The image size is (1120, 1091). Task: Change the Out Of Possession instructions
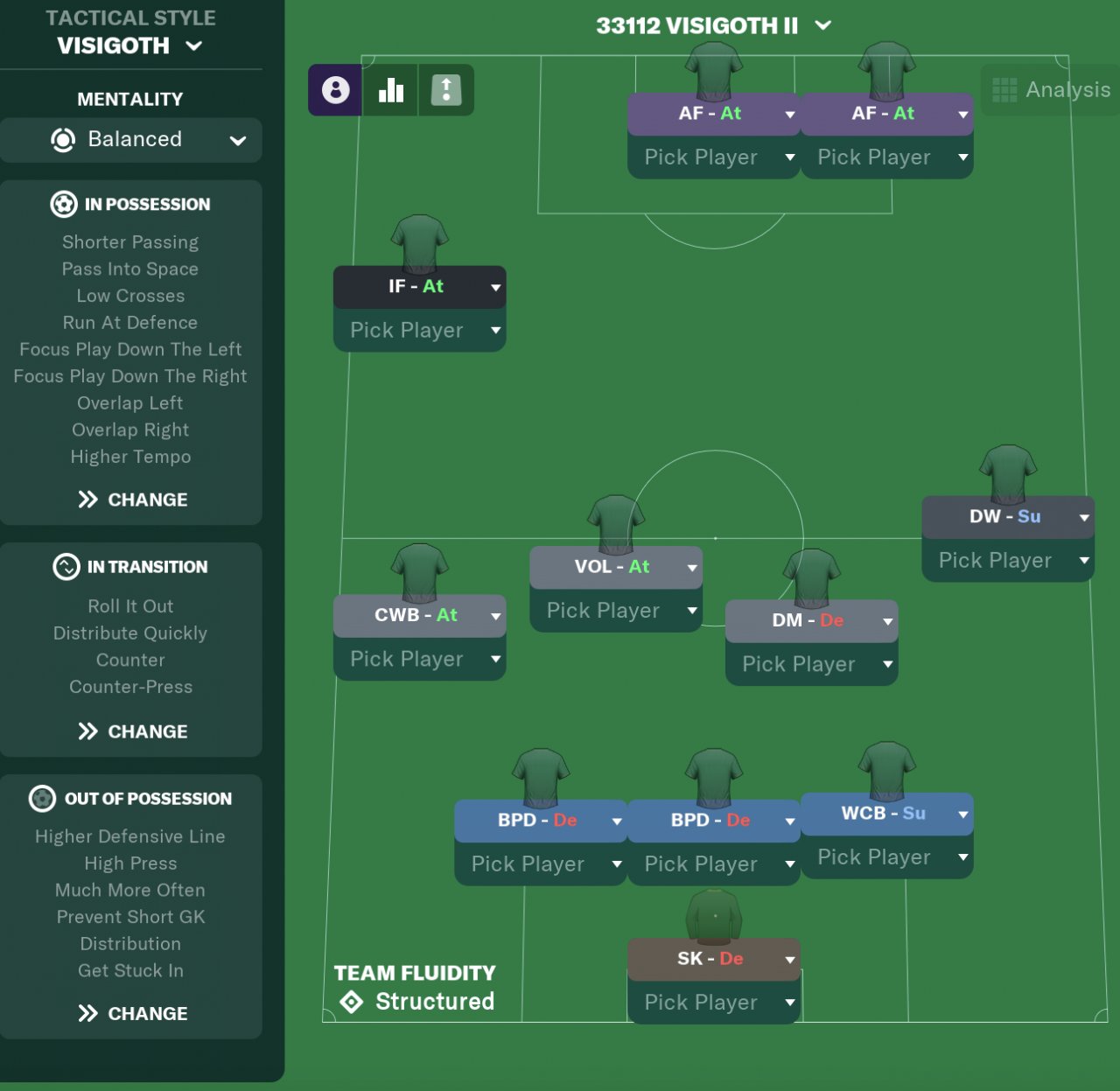[x=132, y=1013]
